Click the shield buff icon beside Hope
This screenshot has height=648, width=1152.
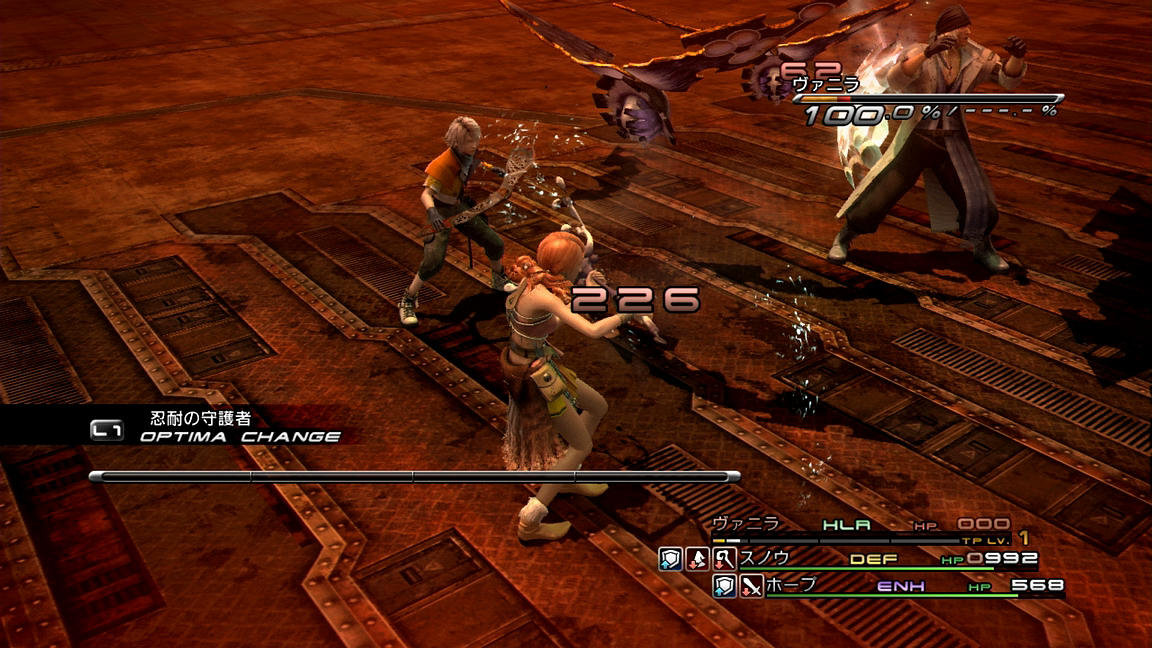click(724, 586)
